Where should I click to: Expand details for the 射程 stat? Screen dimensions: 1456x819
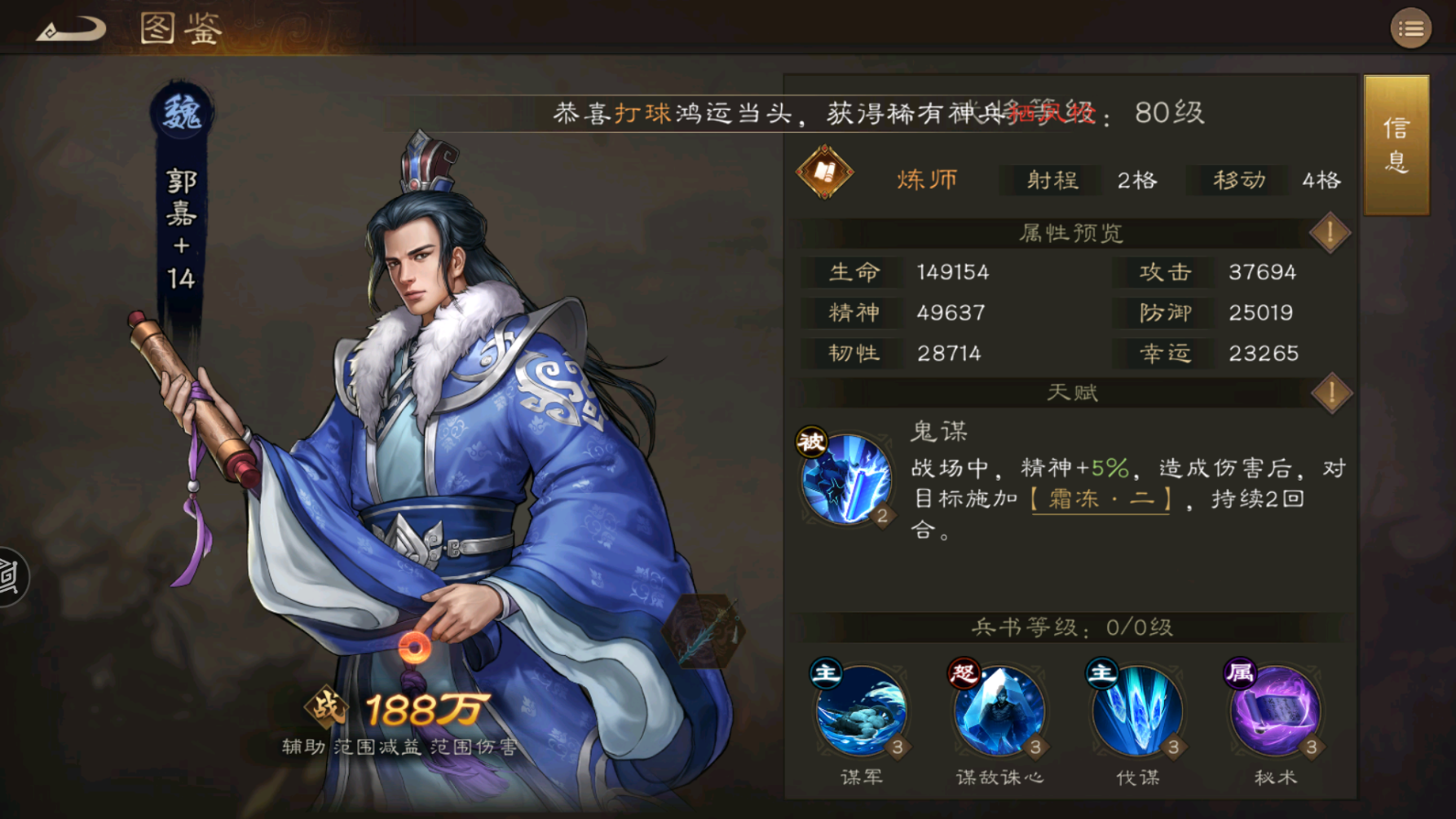click(1052, 180)
